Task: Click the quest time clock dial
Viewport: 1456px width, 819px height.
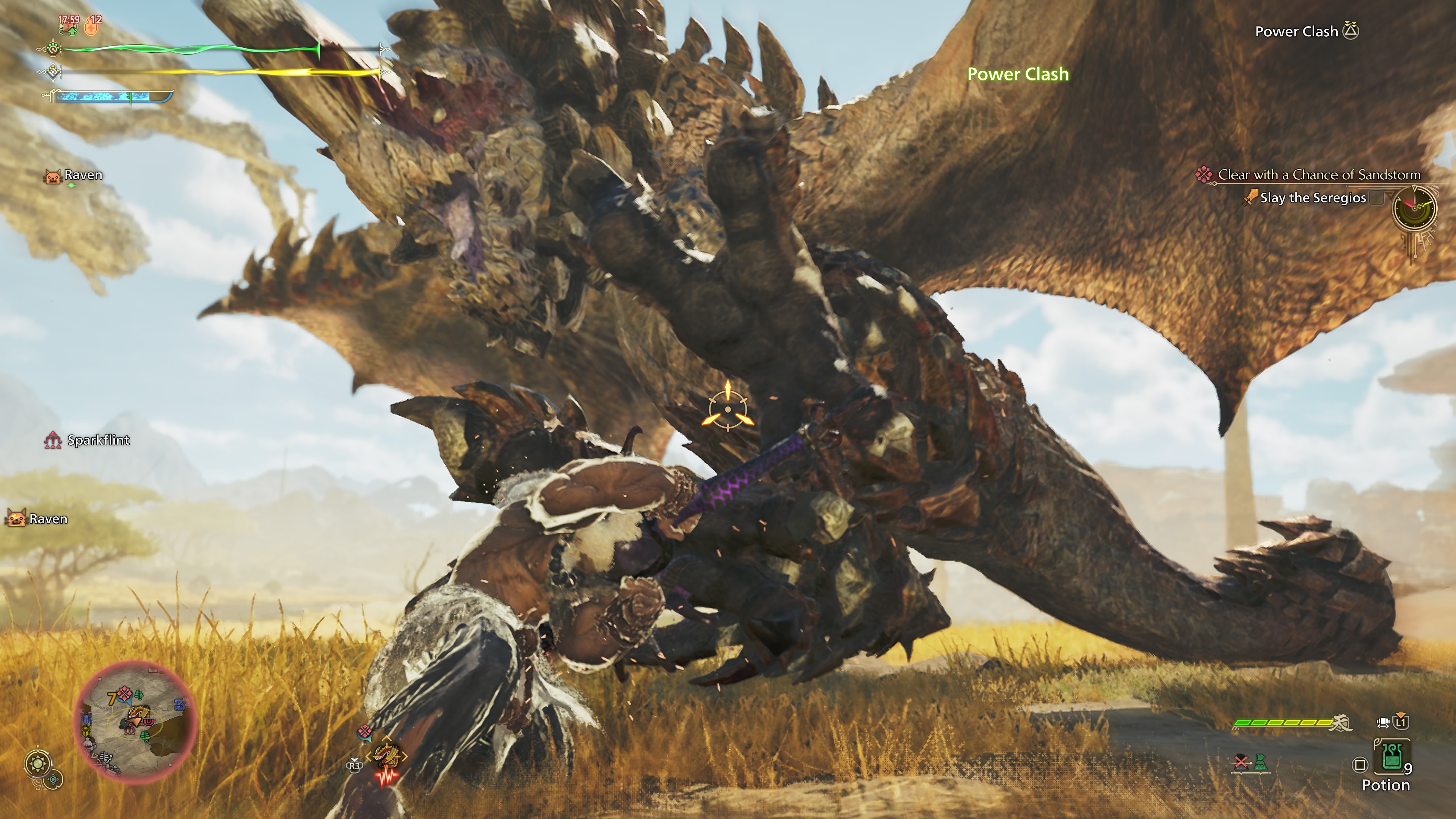Action: (x=1414, y=208)
